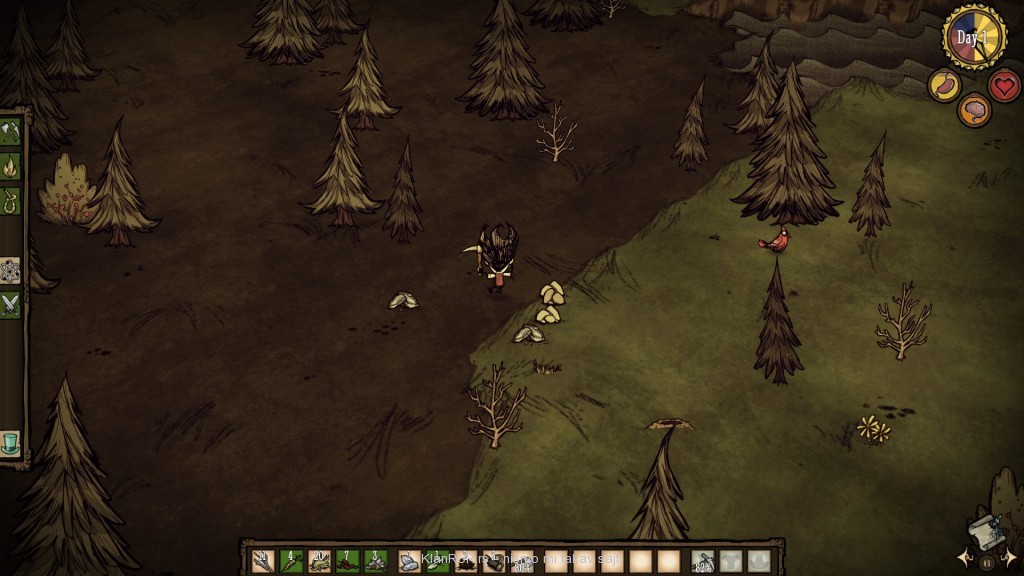Screen dimensions: 1024x576
Task: Open the Survival rope-trap crafting tab
Action: [x=10, y=201]
